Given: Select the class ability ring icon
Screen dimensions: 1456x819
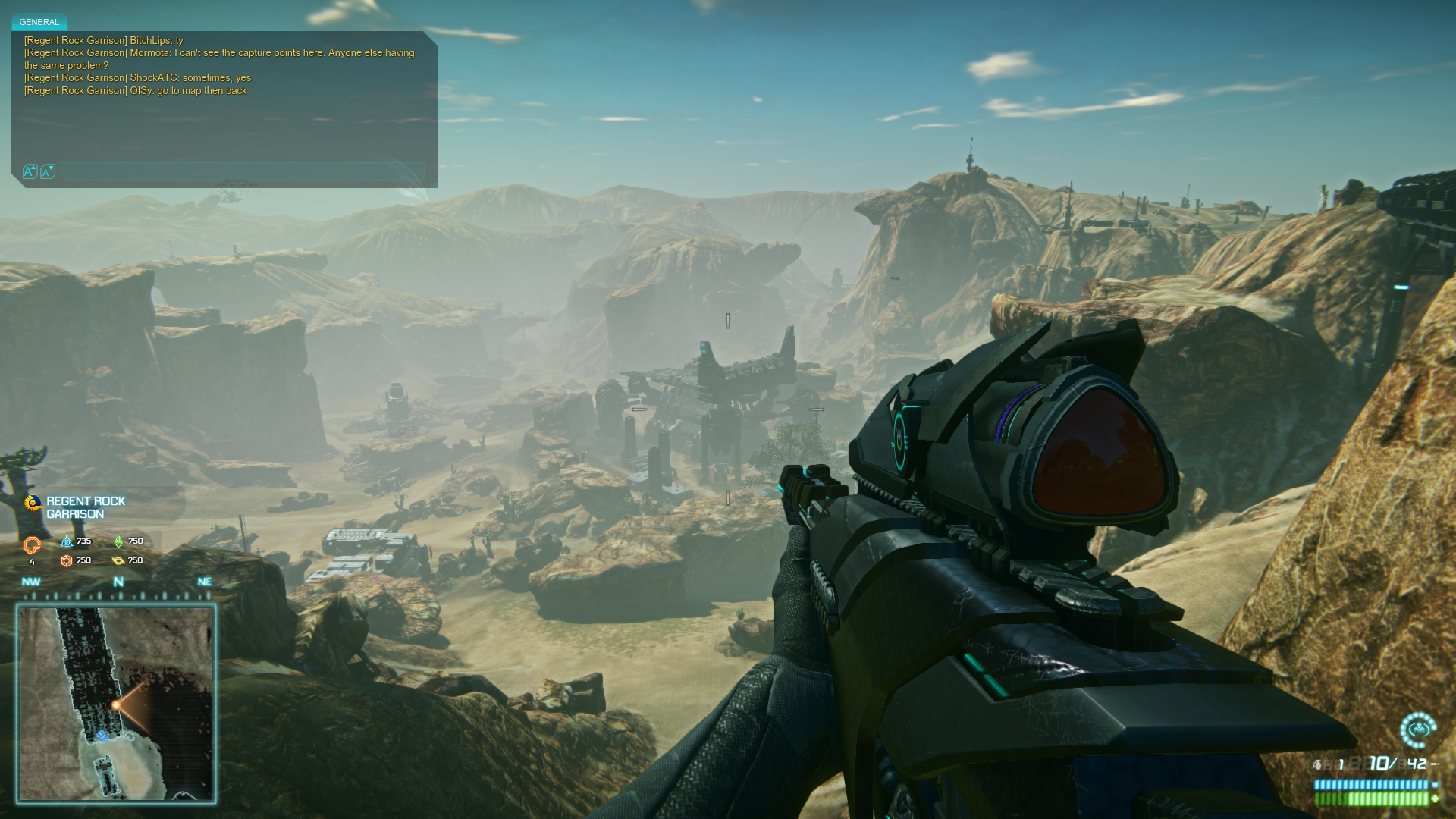Looking at the screenshot, I should click(1417, 730).
